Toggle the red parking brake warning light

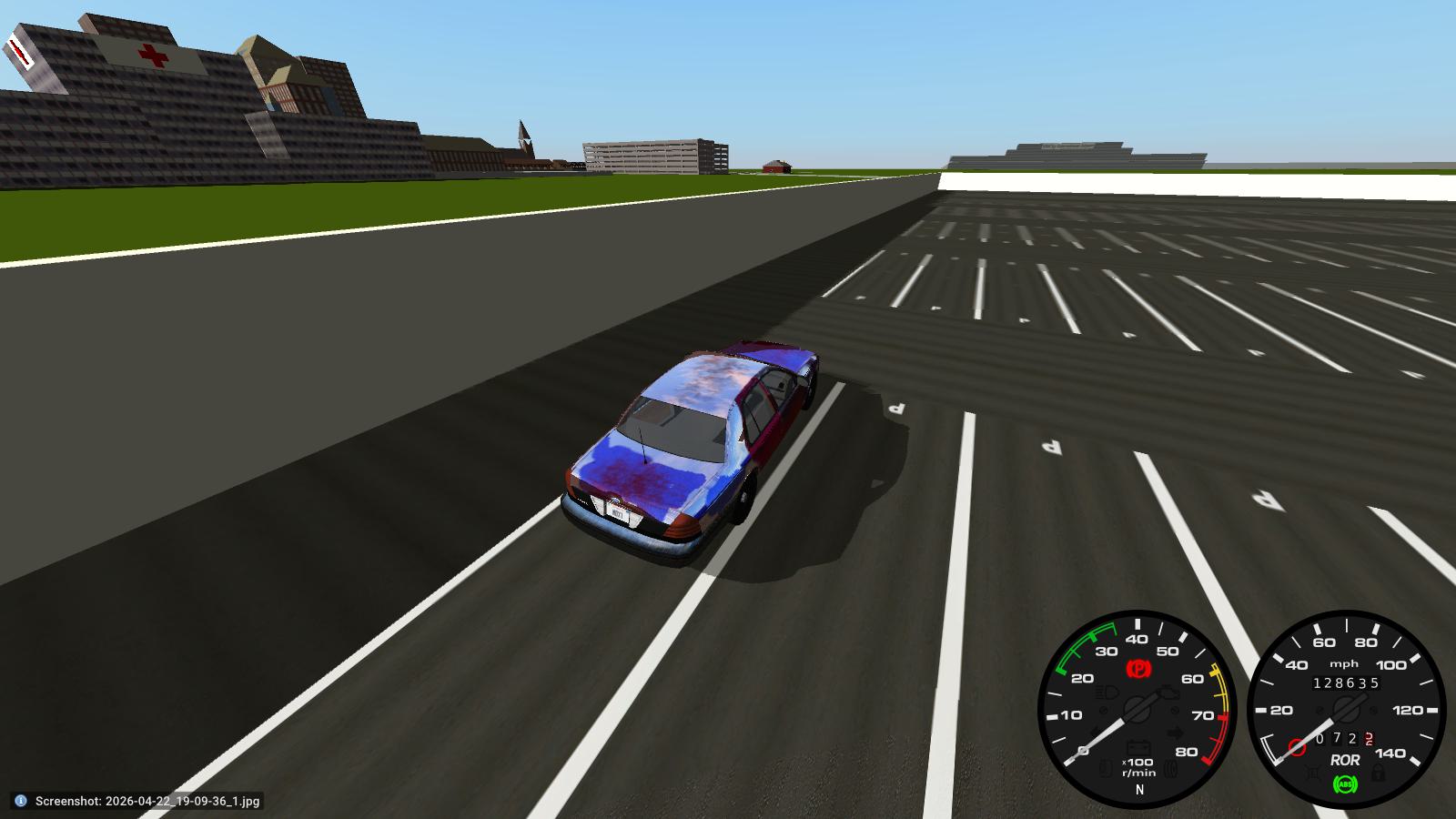(1138, 668)
